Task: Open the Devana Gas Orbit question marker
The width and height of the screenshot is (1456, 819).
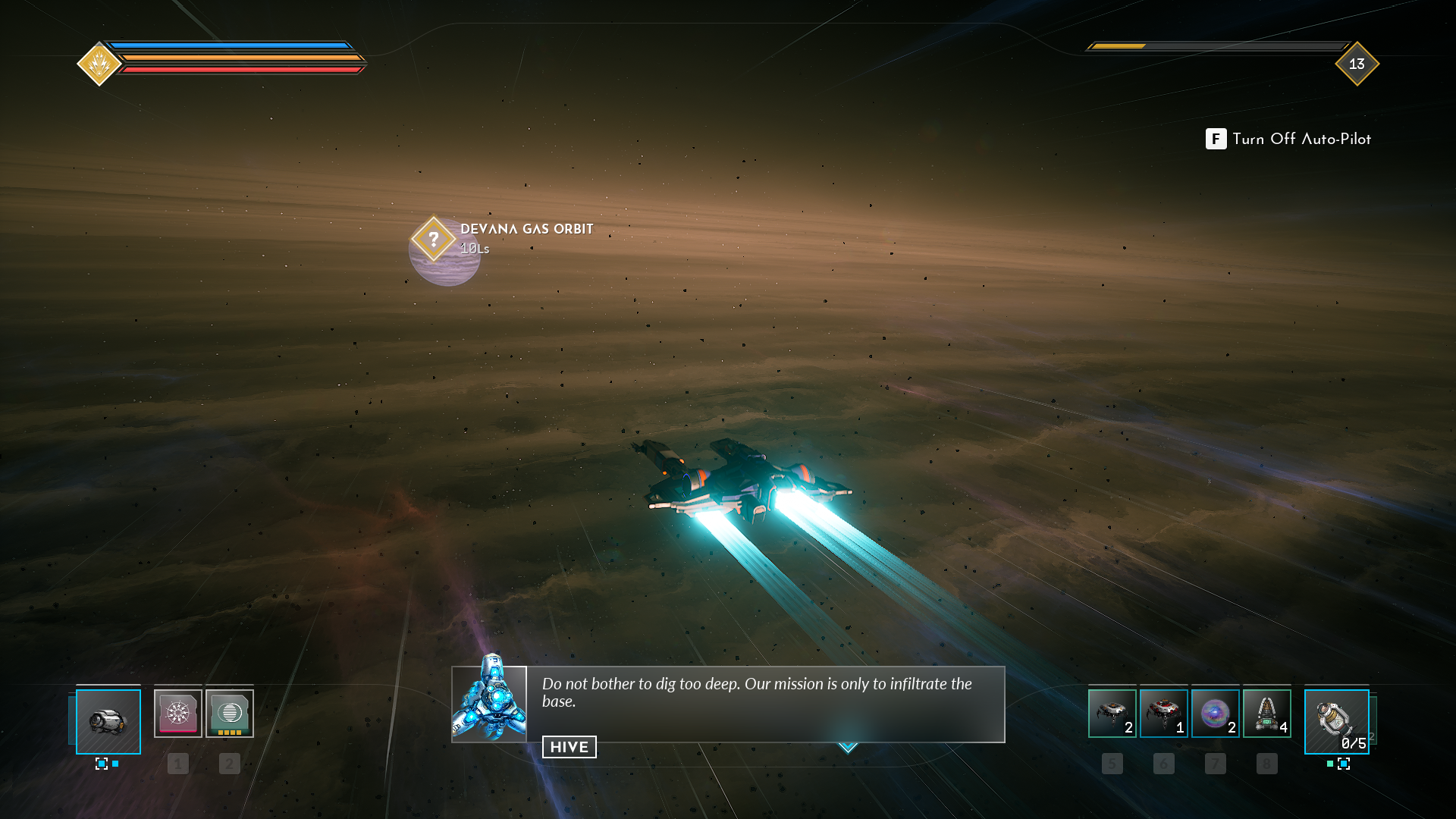Action: coord(434,240)
